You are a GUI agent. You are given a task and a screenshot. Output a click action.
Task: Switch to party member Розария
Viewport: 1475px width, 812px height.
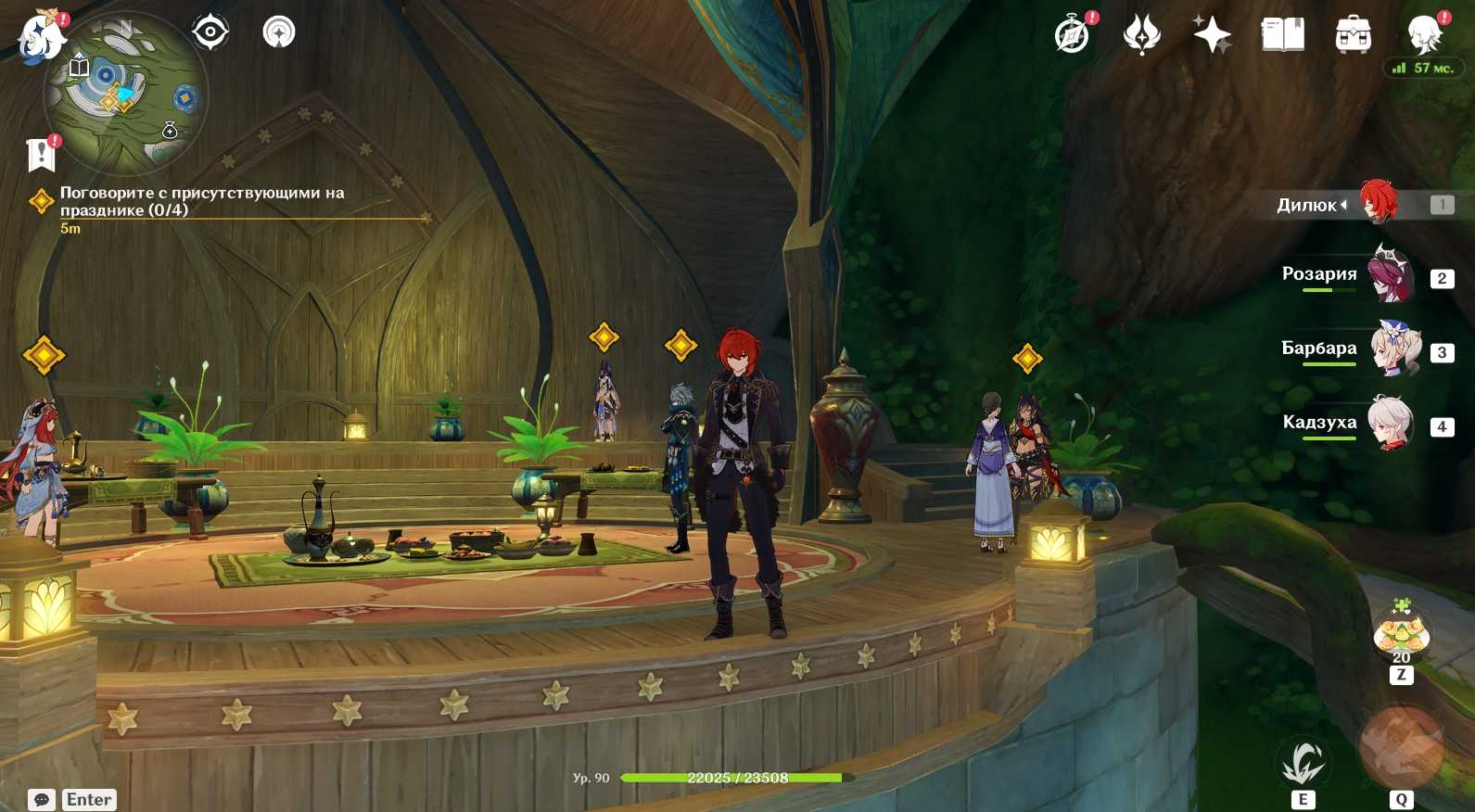[x=1391, y=274]
